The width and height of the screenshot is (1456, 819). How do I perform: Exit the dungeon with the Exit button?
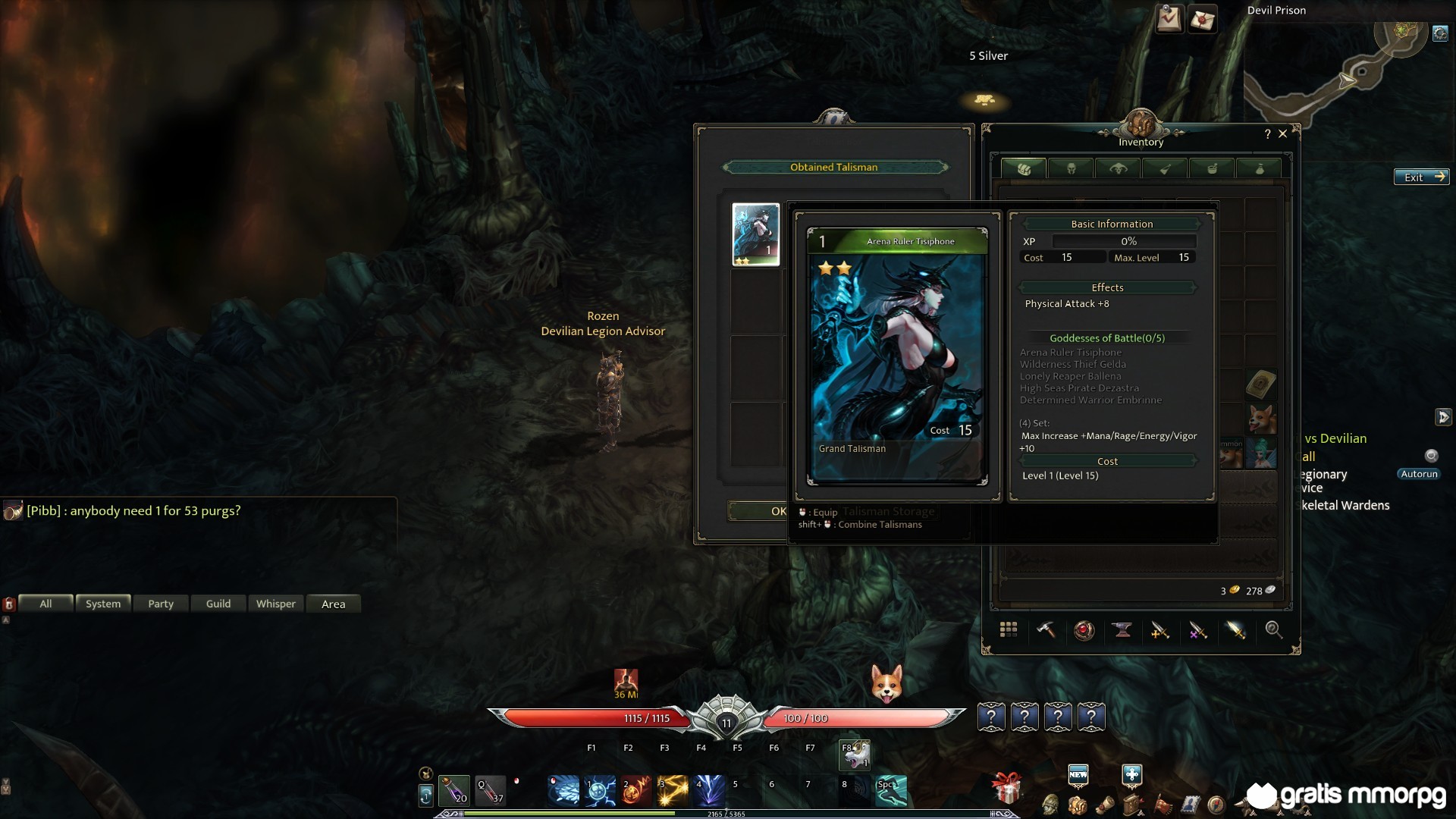tap(1421, 177)
